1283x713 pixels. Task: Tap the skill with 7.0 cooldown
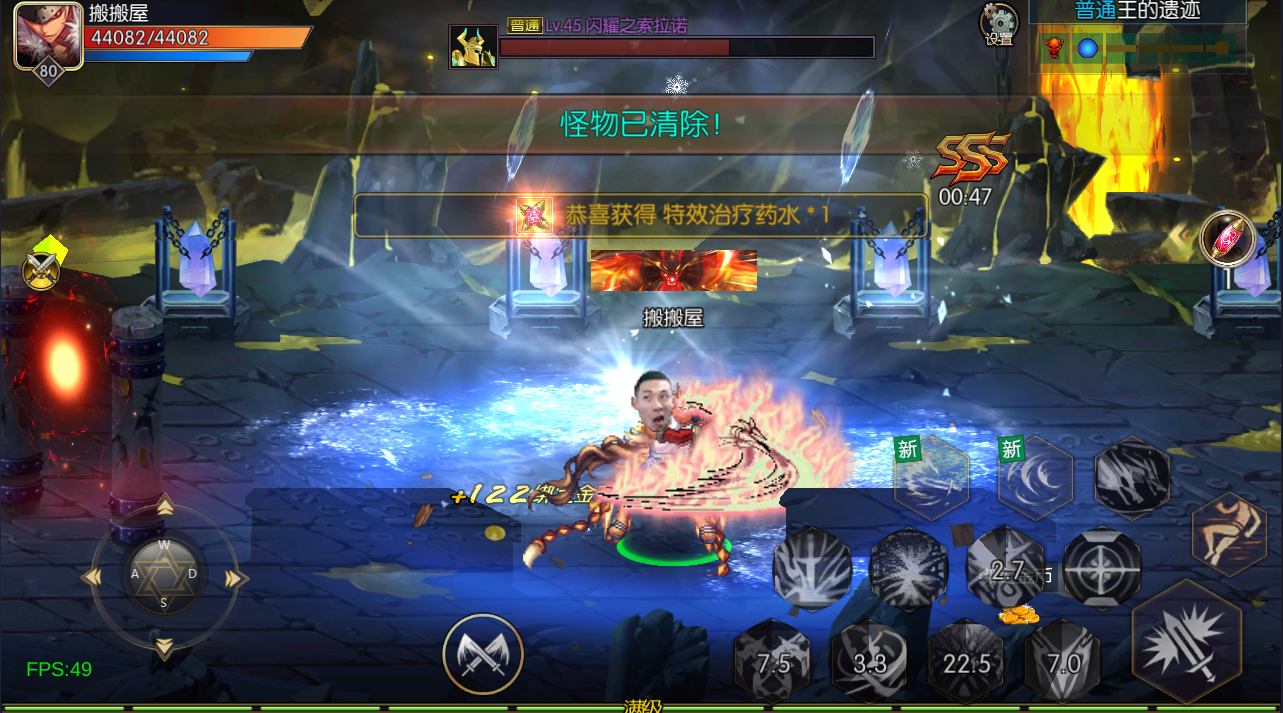click(1063, 661)
